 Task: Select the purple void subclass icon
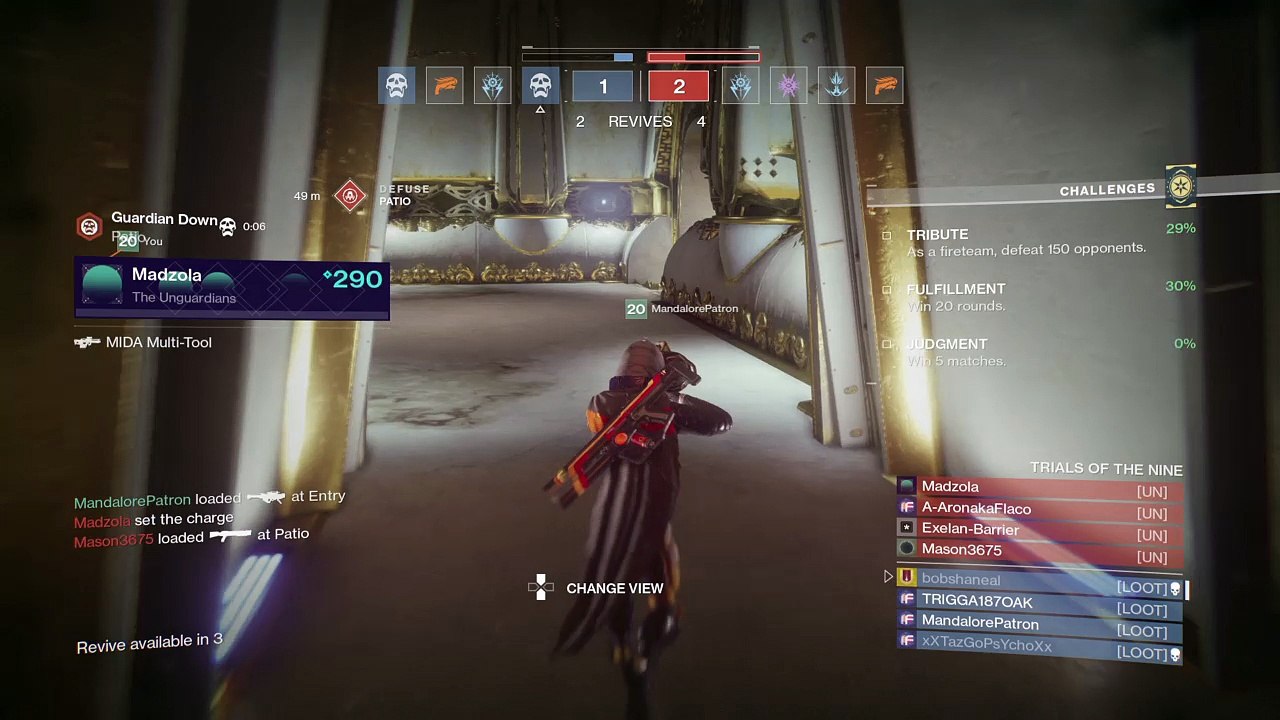pos(789,86)
